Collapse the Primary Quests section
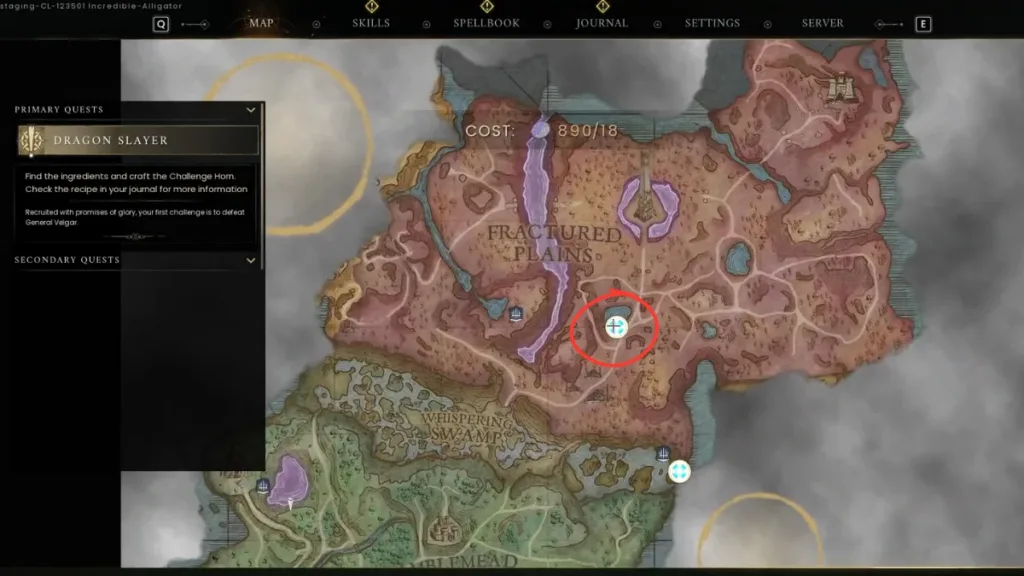 coord(251,110)
